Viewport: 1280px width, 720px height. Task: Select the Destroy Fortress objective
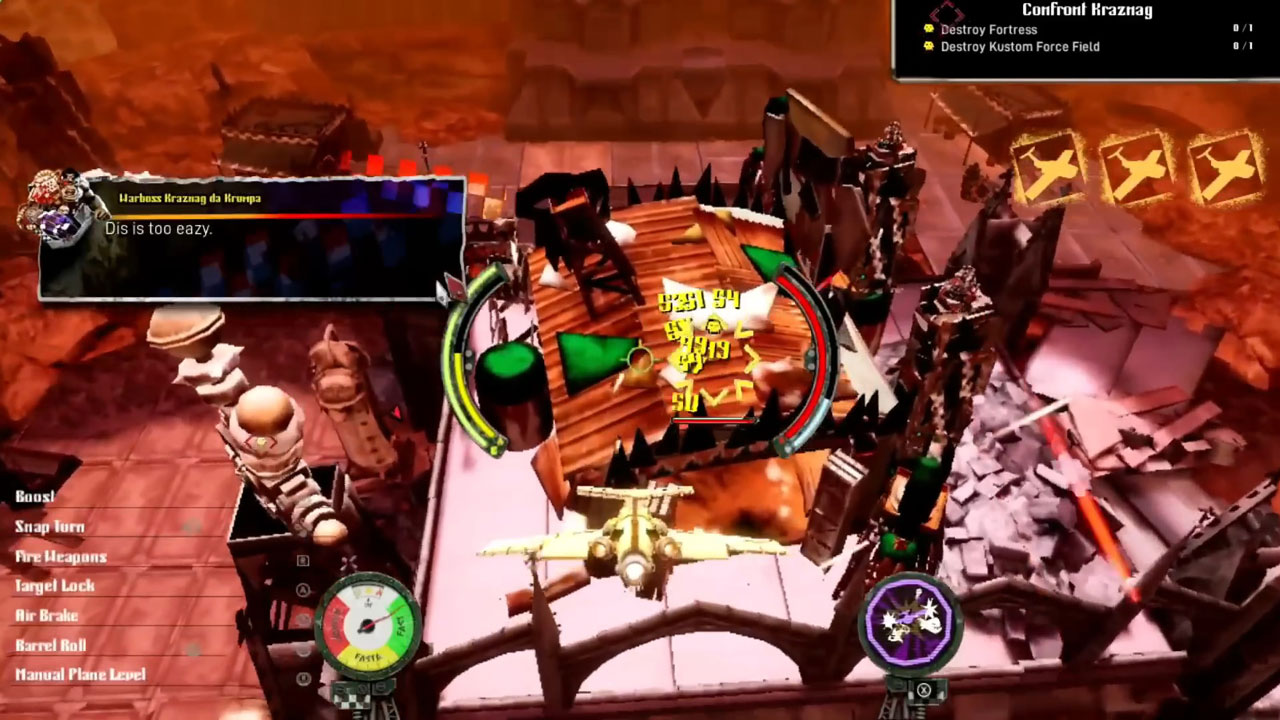[988, 30]
